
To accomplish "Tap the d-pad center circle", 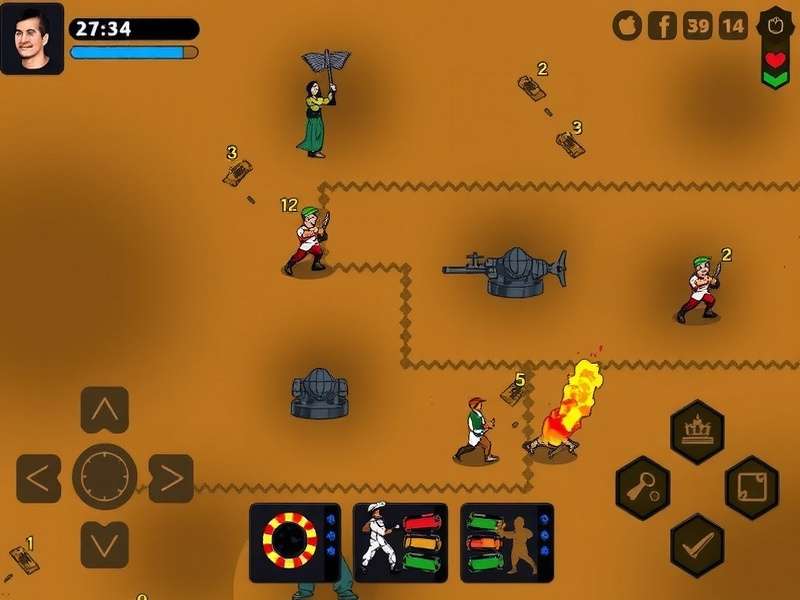I will (104, 478).
